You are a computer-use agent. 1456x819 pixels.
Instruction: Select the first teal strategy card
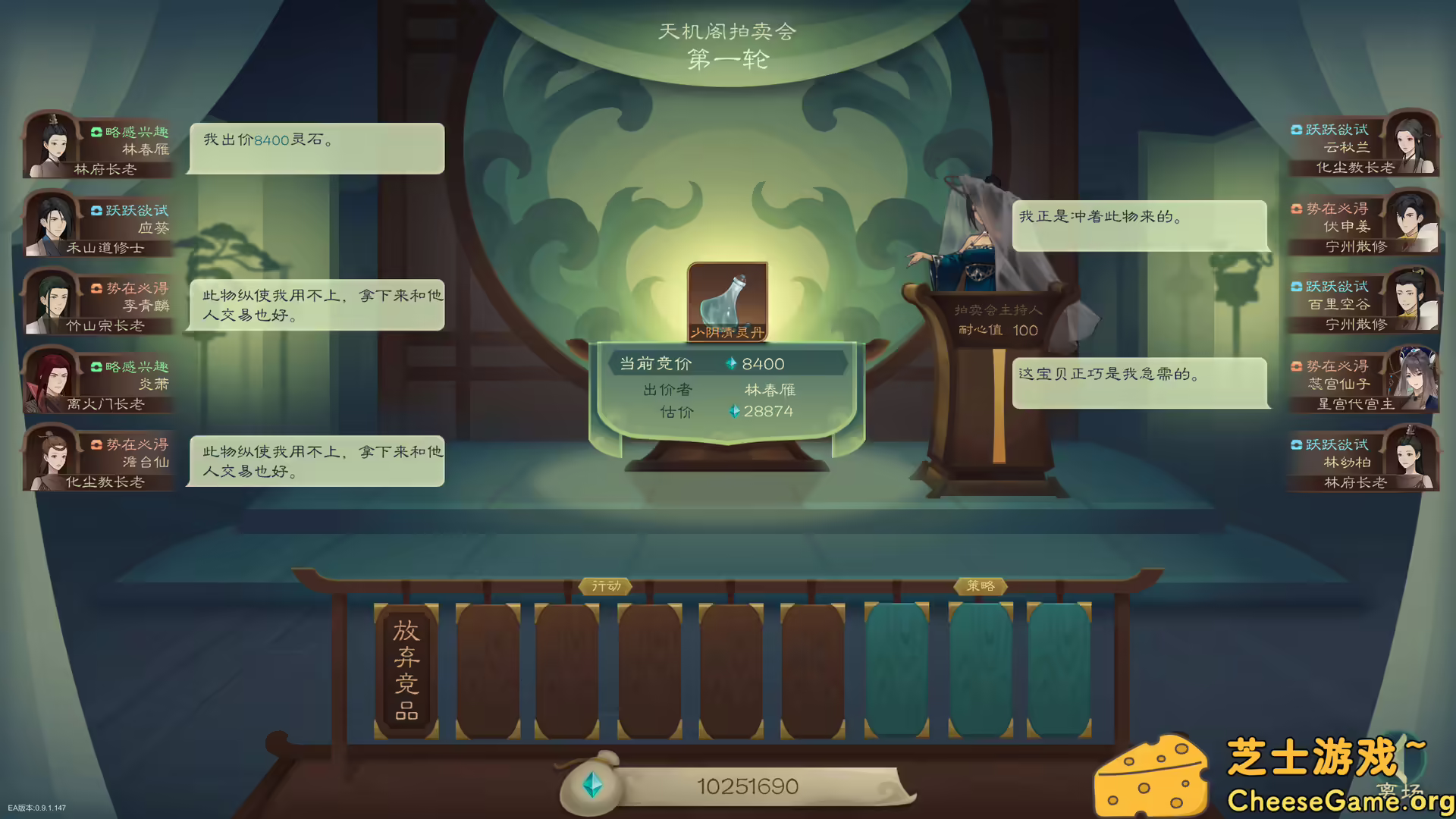pos(898,667)
